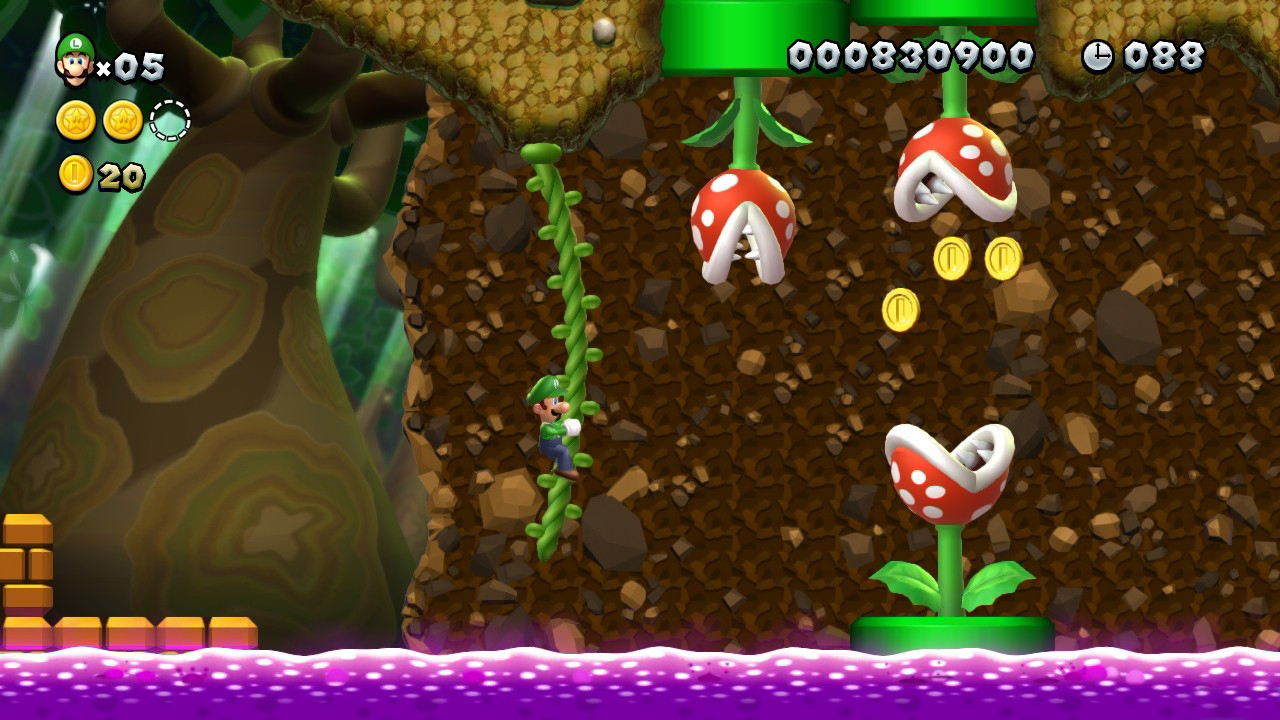Viewport: 1280px width, 720px height.
Task: Select the second collected star coin icon
Action: pos(123,120)
